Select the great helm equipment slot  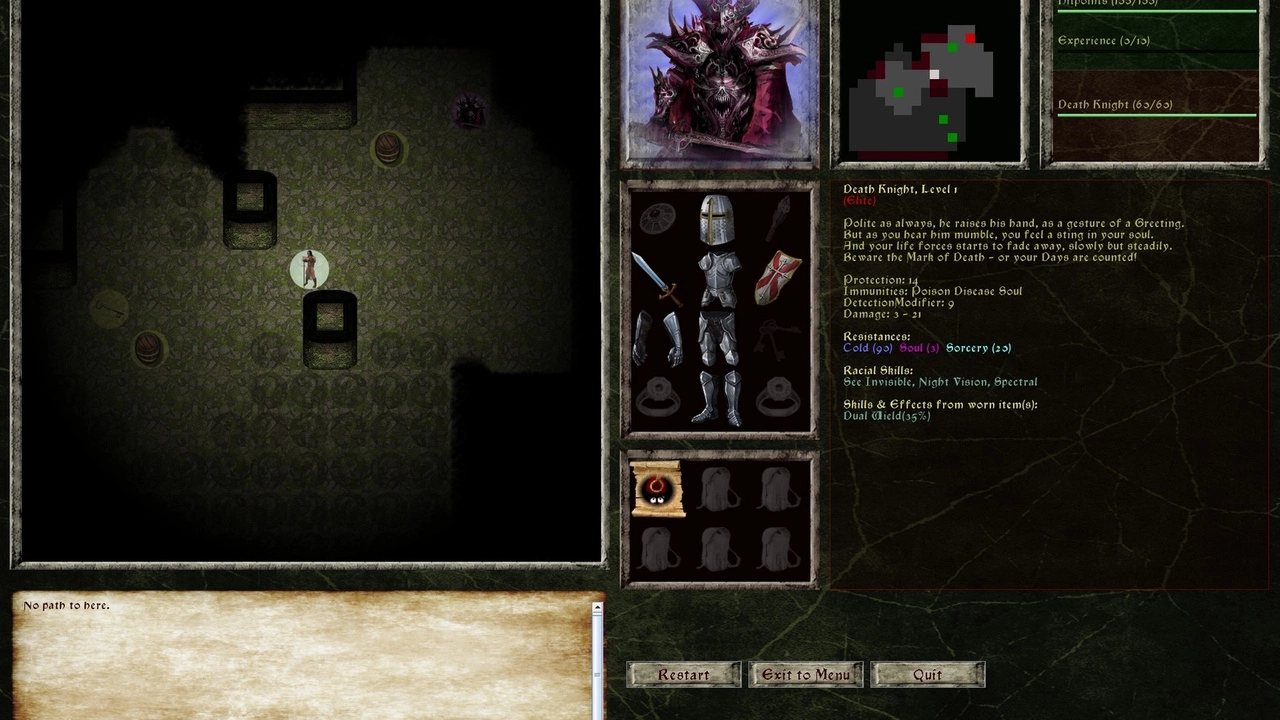click(716, 219)
